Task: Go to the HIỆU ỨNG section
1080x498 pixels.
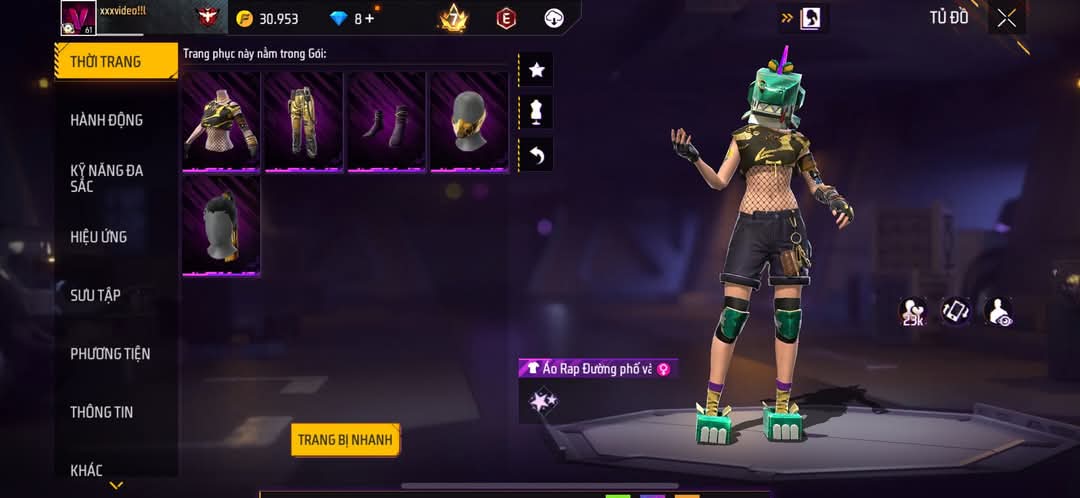Action: [x=98, y=237]
